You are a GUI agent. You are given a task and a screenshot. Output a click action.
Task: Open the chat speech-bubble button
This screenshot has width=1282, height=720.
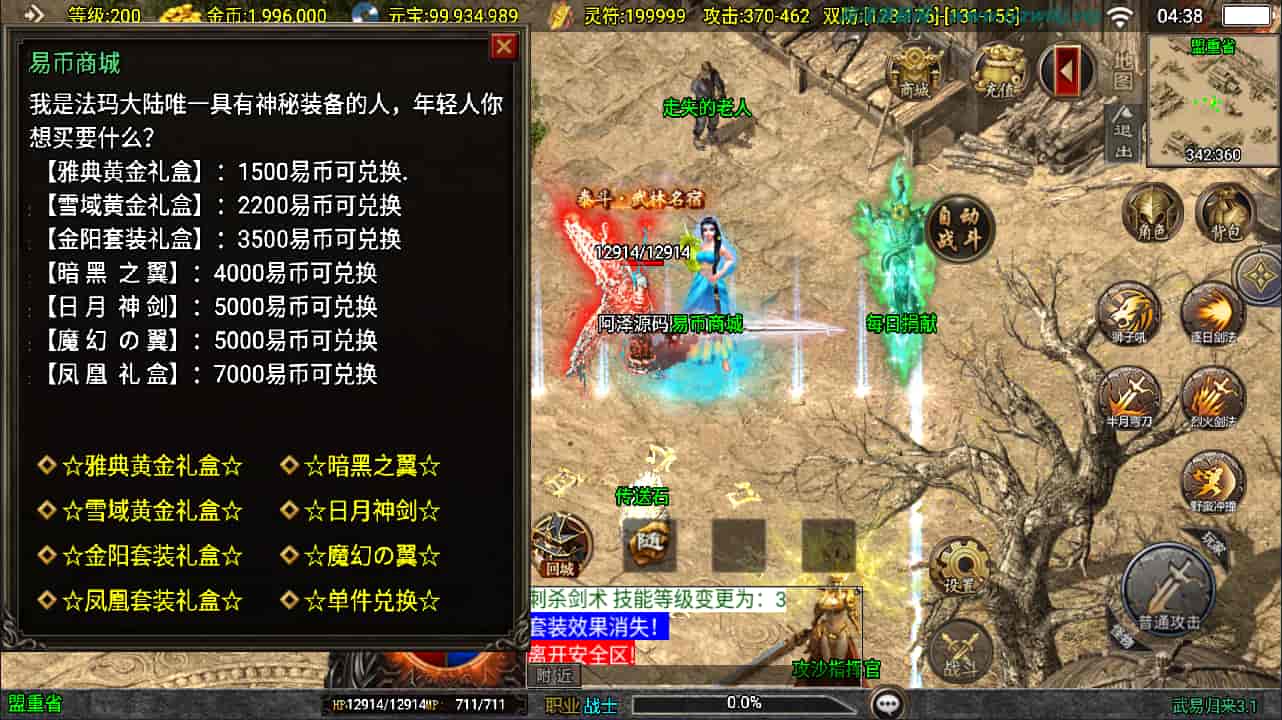pyautogui.click(x=886, y=704)
